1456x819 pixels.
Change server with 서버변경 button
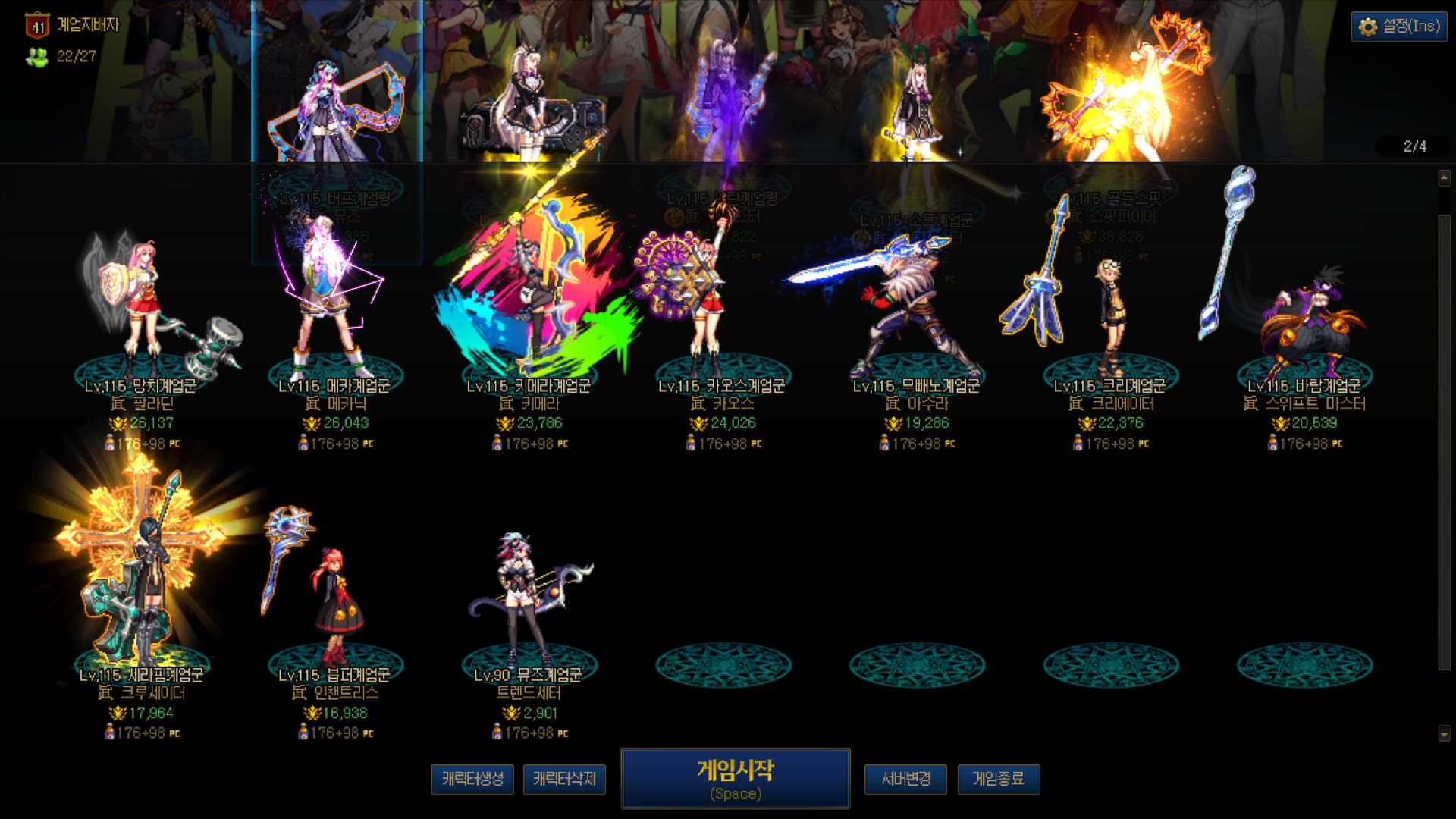(x=905, y=779)
